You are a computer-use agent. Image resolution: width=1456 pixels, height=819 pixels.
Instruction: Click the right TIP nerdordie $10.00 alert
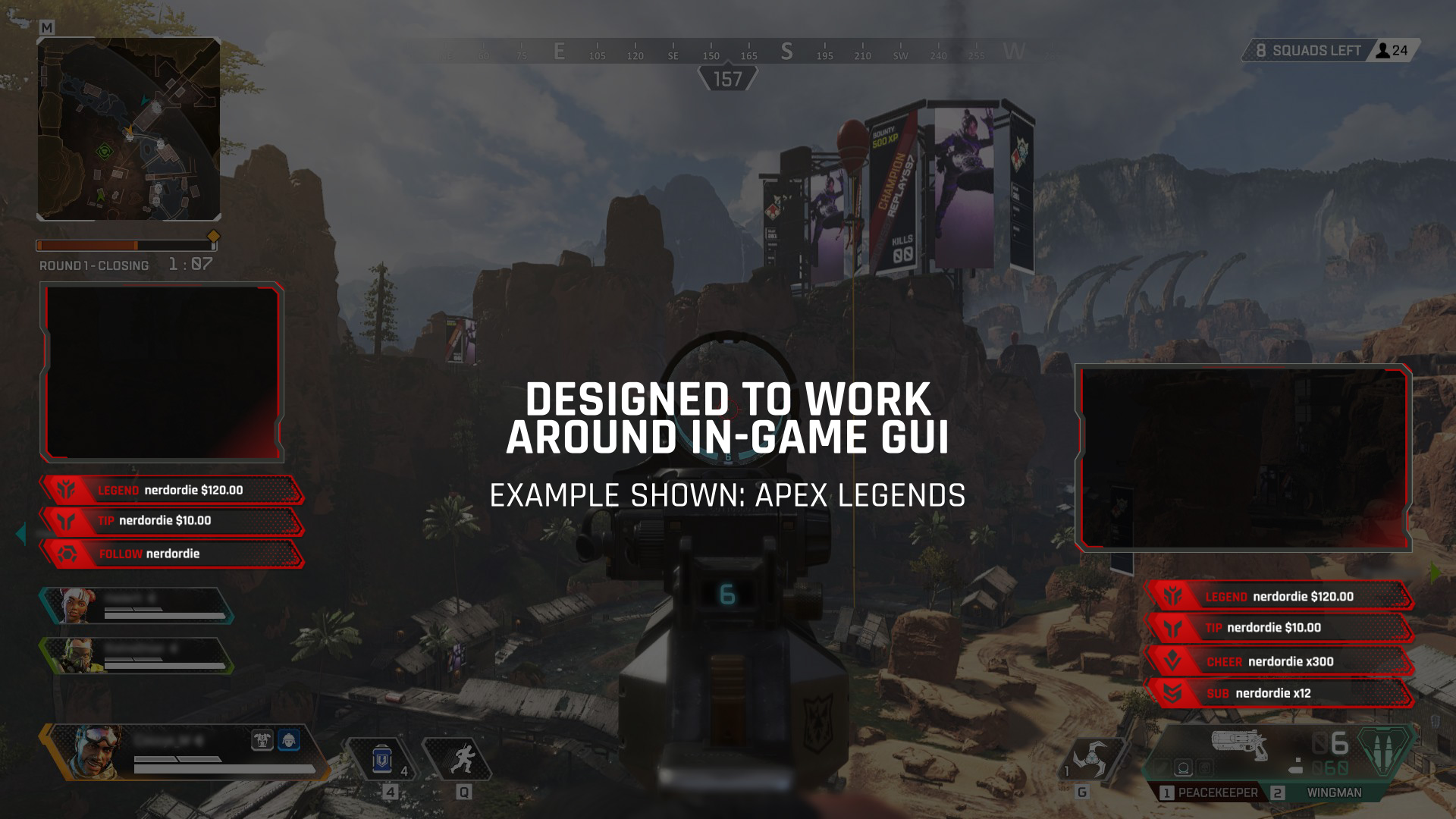(x=1280, y=628)
